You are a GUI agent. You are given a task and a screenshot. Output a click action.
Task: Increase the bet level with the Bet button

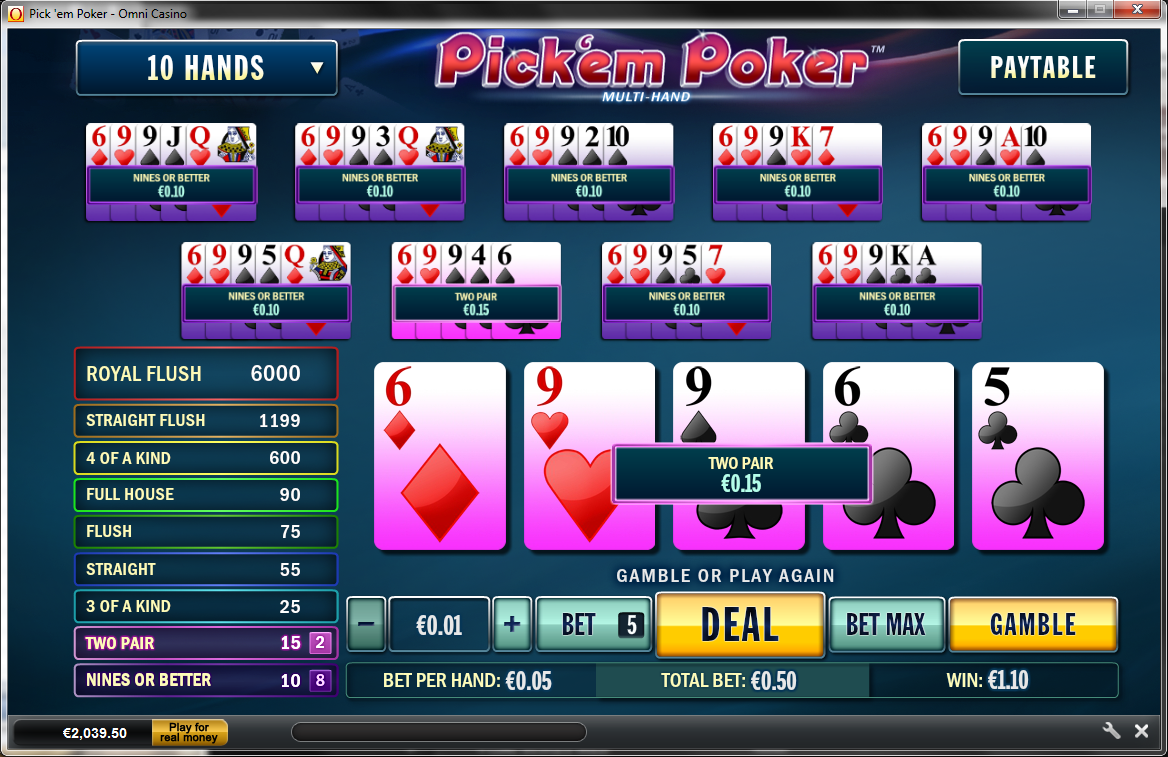592,625
